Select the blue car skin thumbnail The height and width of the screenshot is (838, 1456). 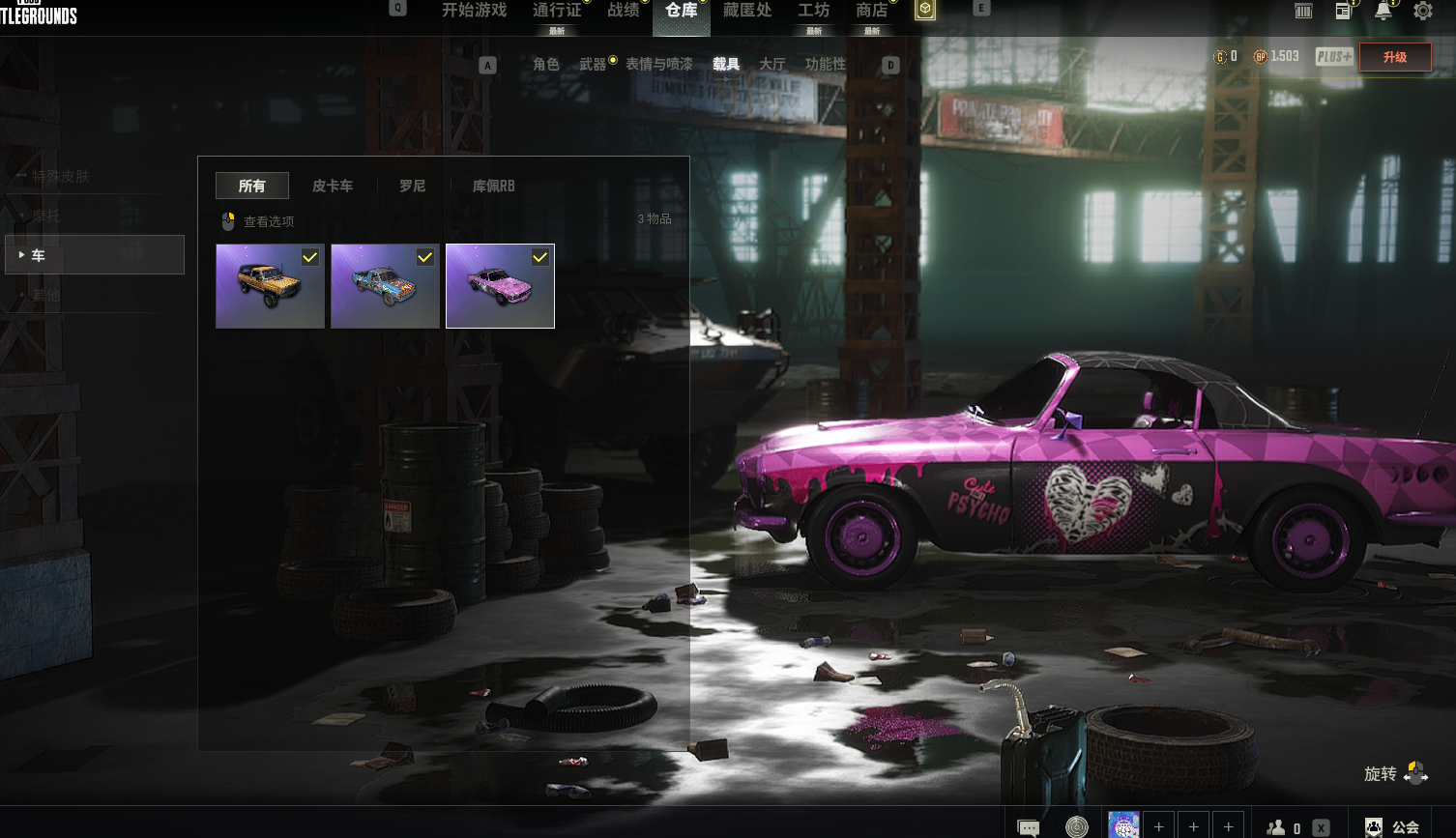click(385, 286)
